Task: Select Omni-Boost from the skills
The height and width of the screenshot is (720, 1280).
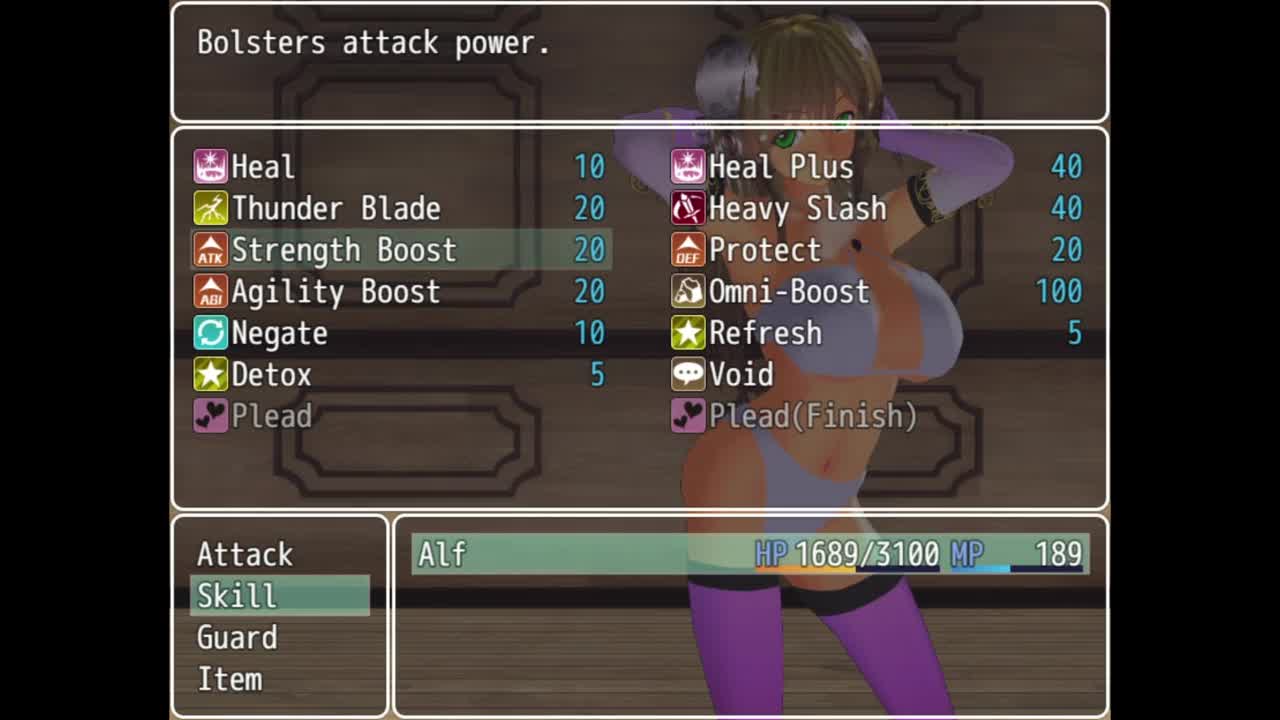Action: (878, 292)
